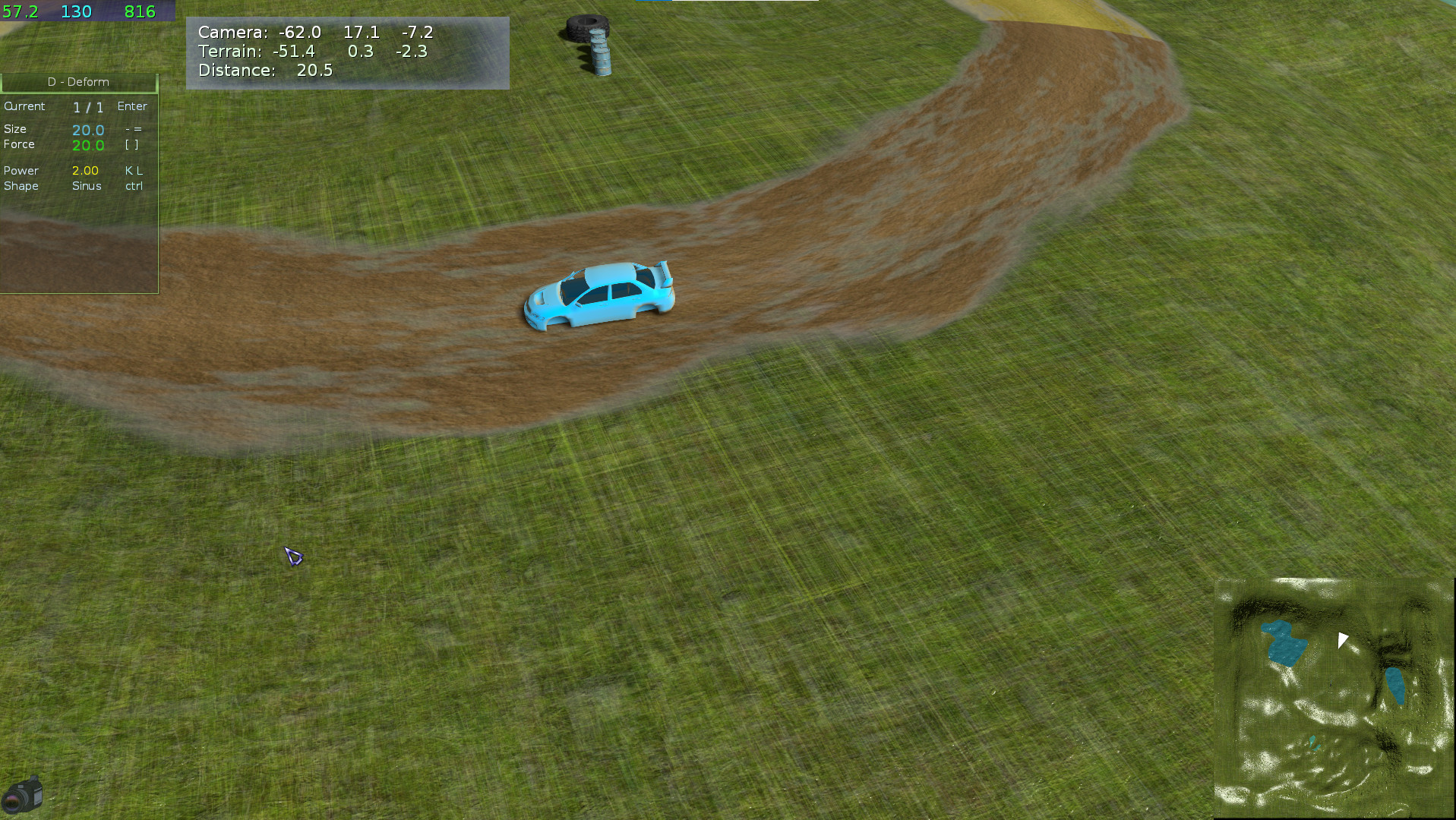Click the terrain minimap
1456x820 pixels.
click(1334, 699)
